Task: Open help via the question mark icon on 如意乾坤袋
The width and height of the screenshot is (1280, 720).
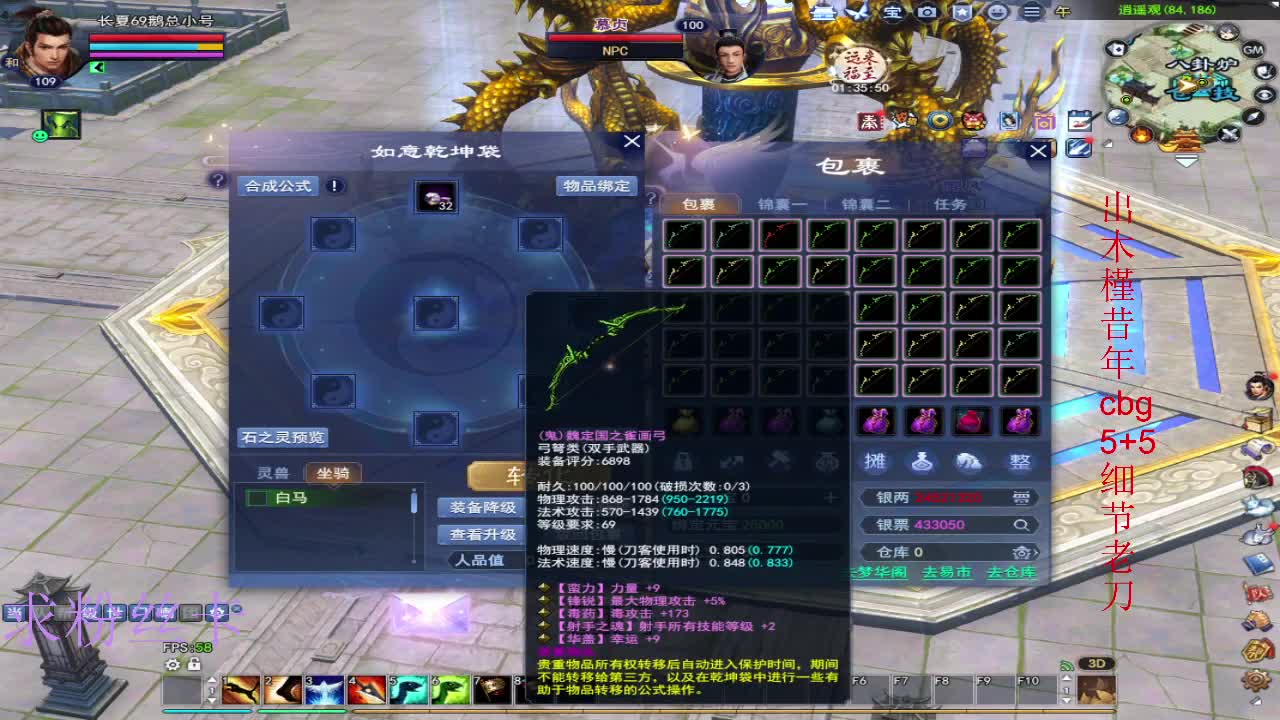Action: (216, 182)
